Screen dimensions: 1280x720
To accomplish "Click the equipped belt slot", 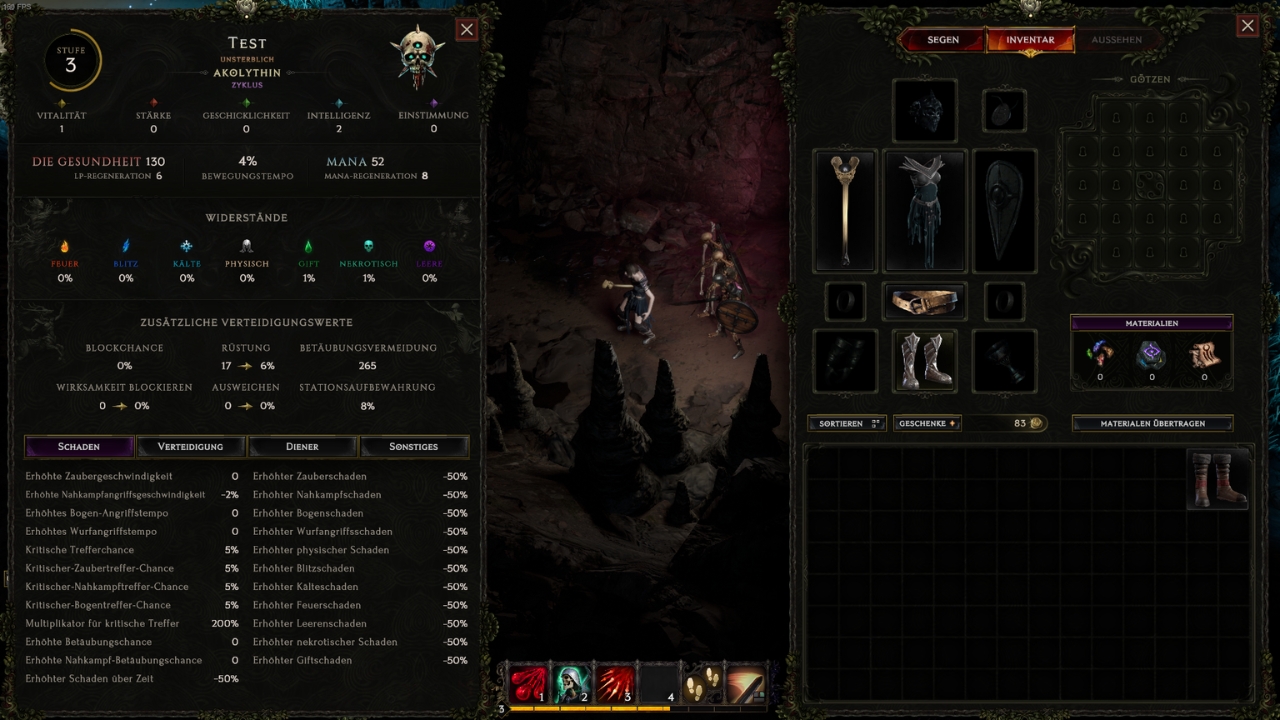I will pos(925,301).
